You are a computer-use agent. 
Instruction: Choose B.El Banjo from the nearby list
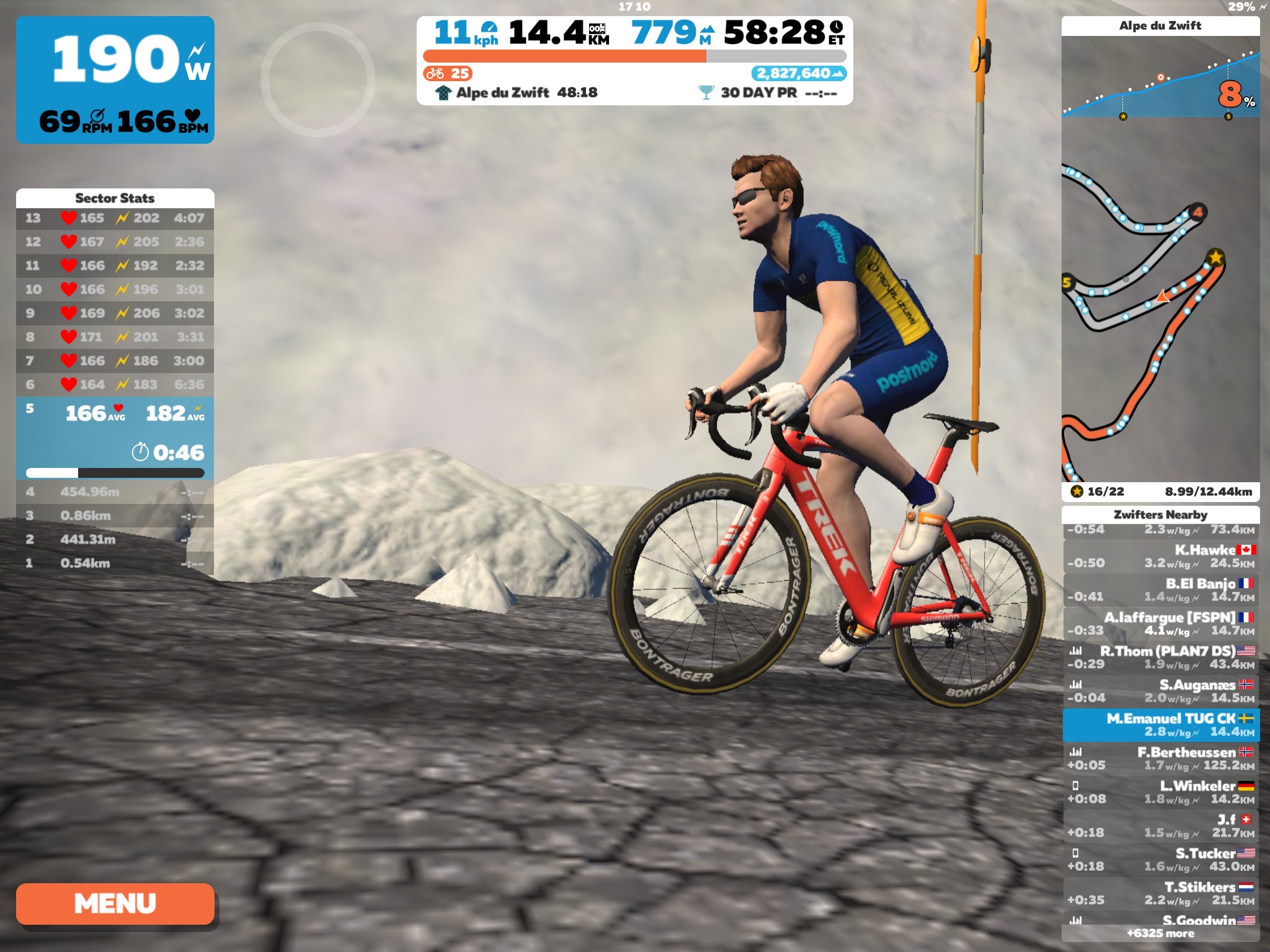(1160, 589)
